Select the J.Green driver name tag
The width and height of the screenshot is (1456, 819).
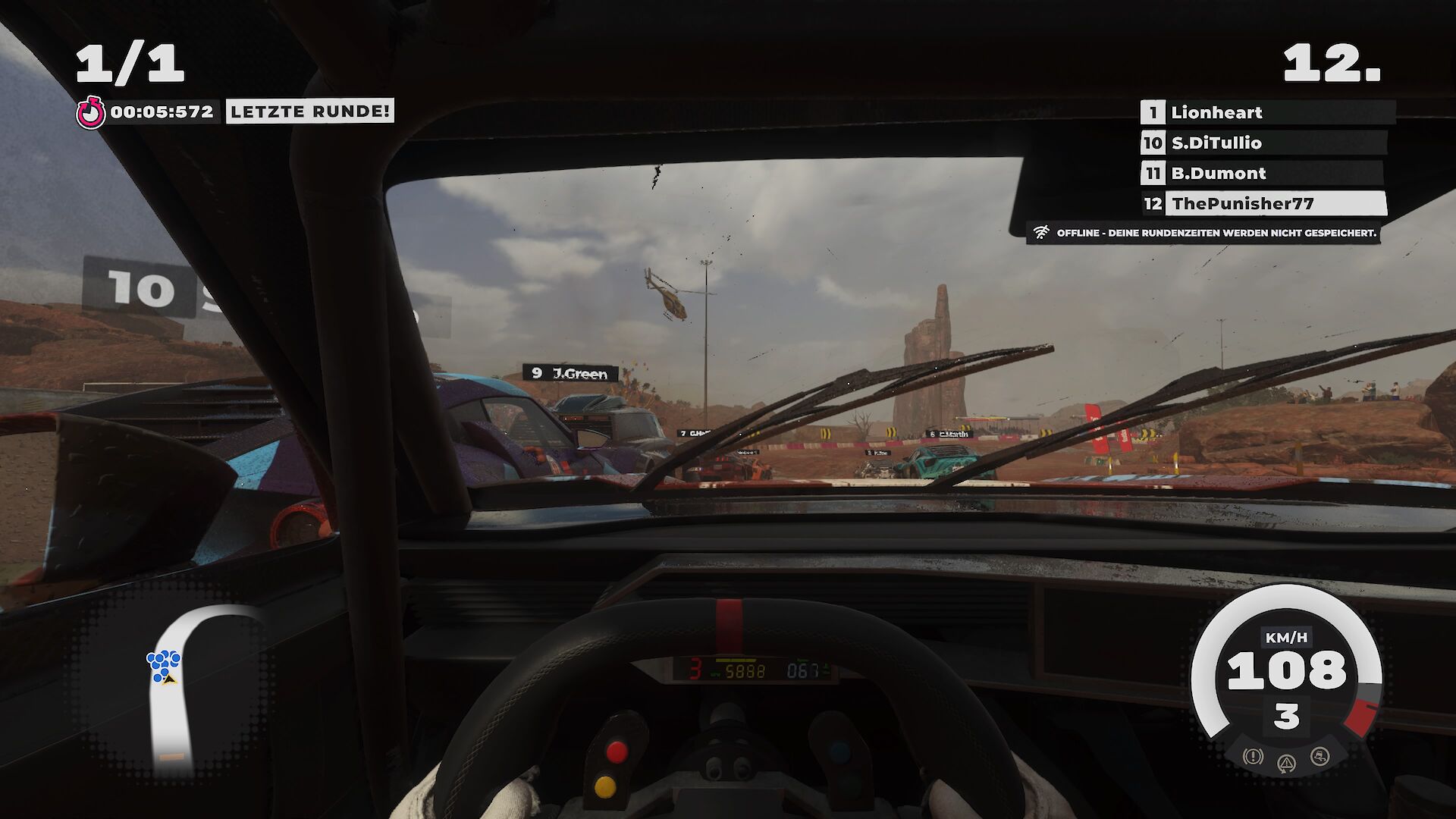pyautogui.click(x=570, y=373)
